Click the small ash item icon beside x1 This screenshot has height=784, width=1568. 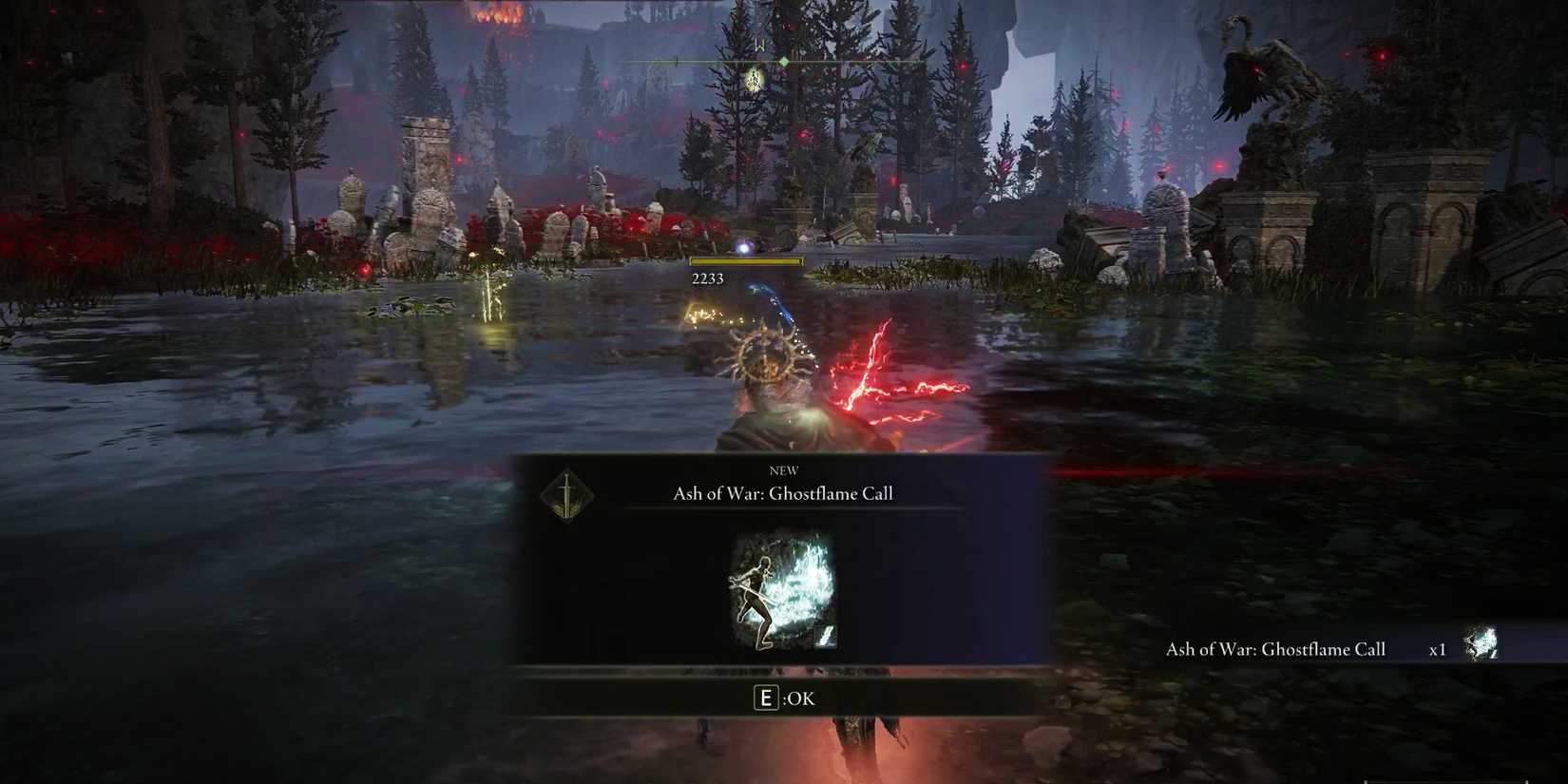[x=1482, y=644]
